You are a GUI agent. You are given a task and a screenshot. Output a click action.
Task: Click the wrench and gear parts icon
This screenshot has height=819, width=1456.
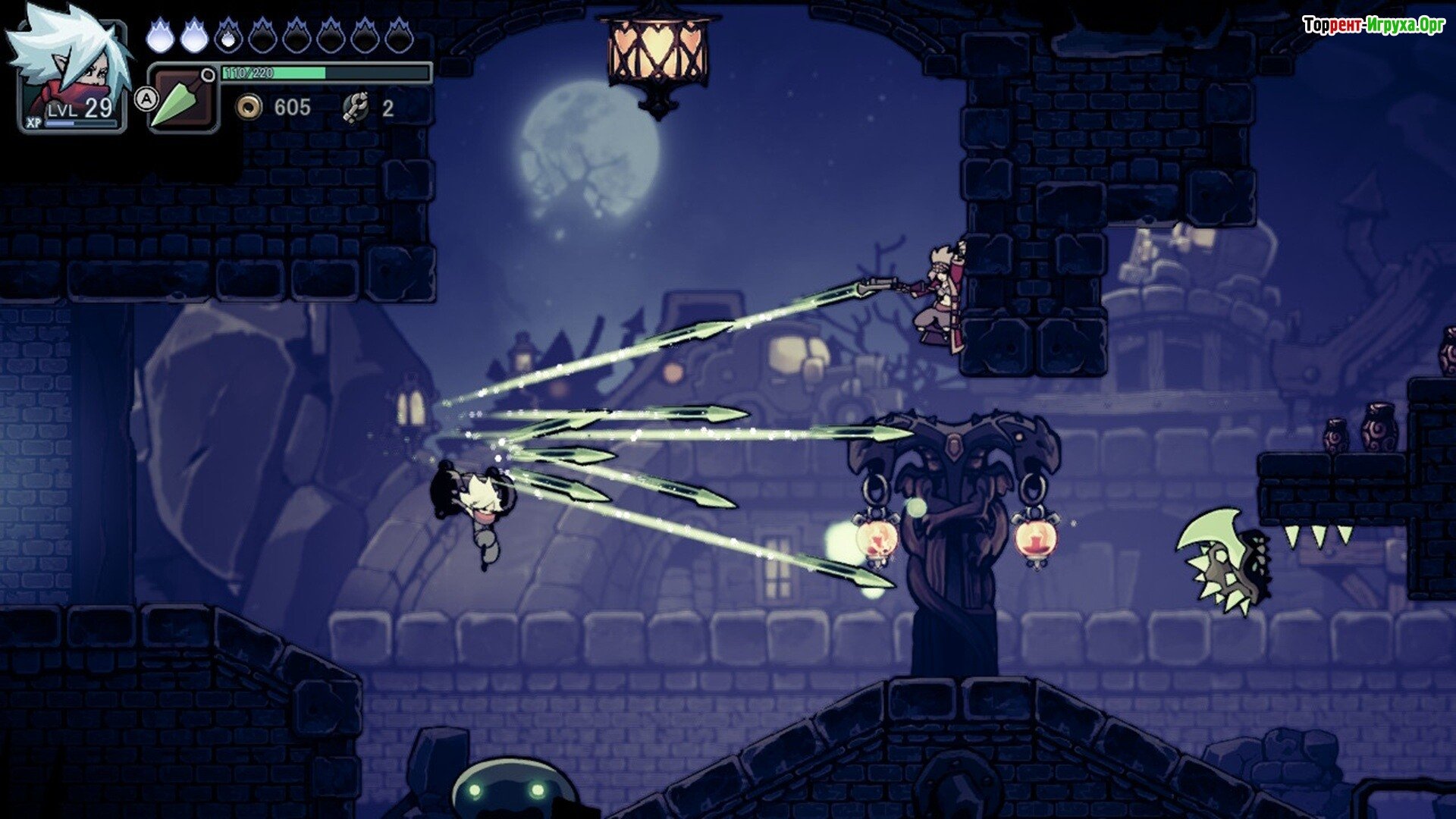point(355,108)
